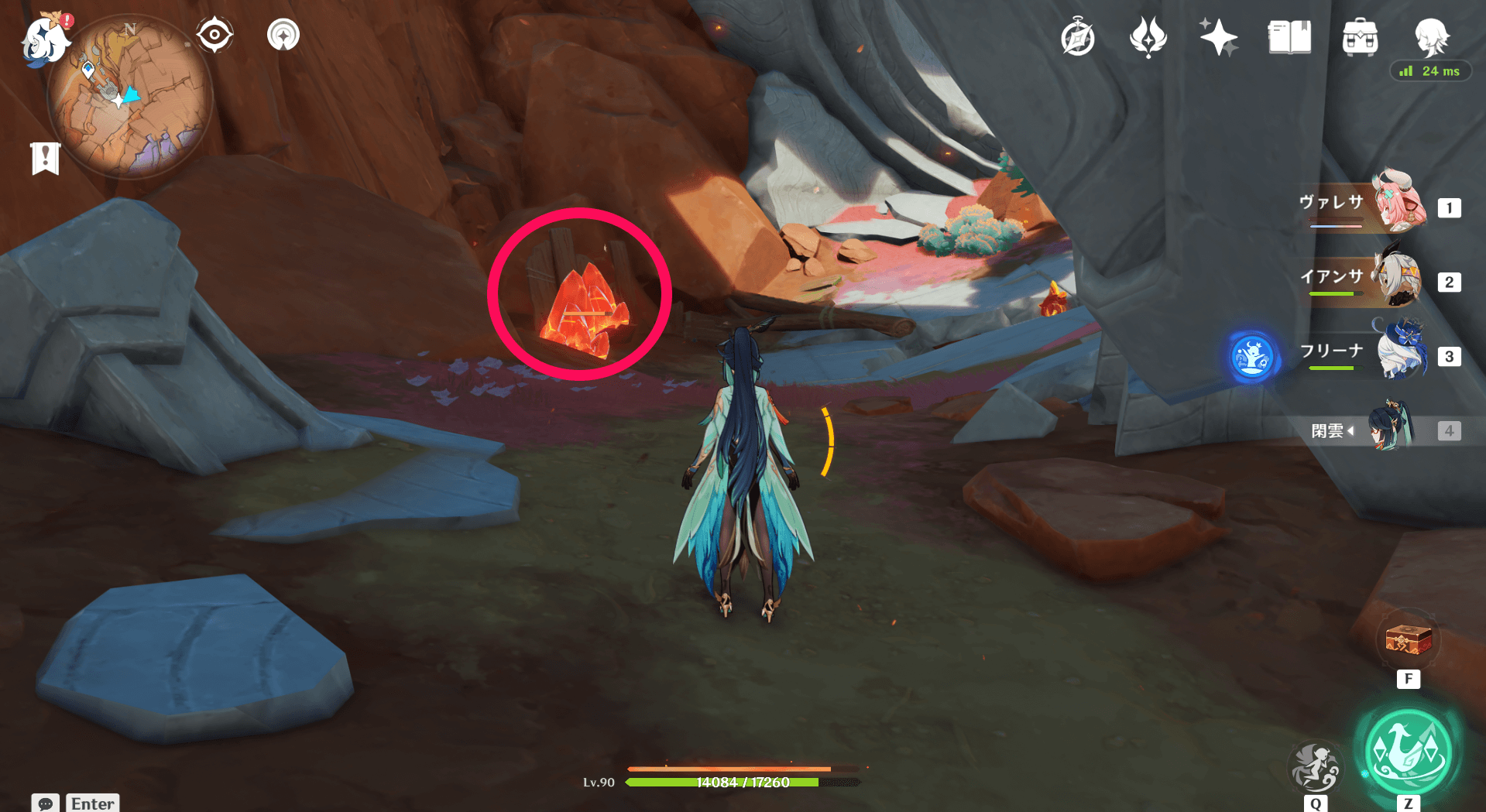Switch to party member フリーナ
This screenshot has width=1486, height=812.
[x=1399, y=352]
